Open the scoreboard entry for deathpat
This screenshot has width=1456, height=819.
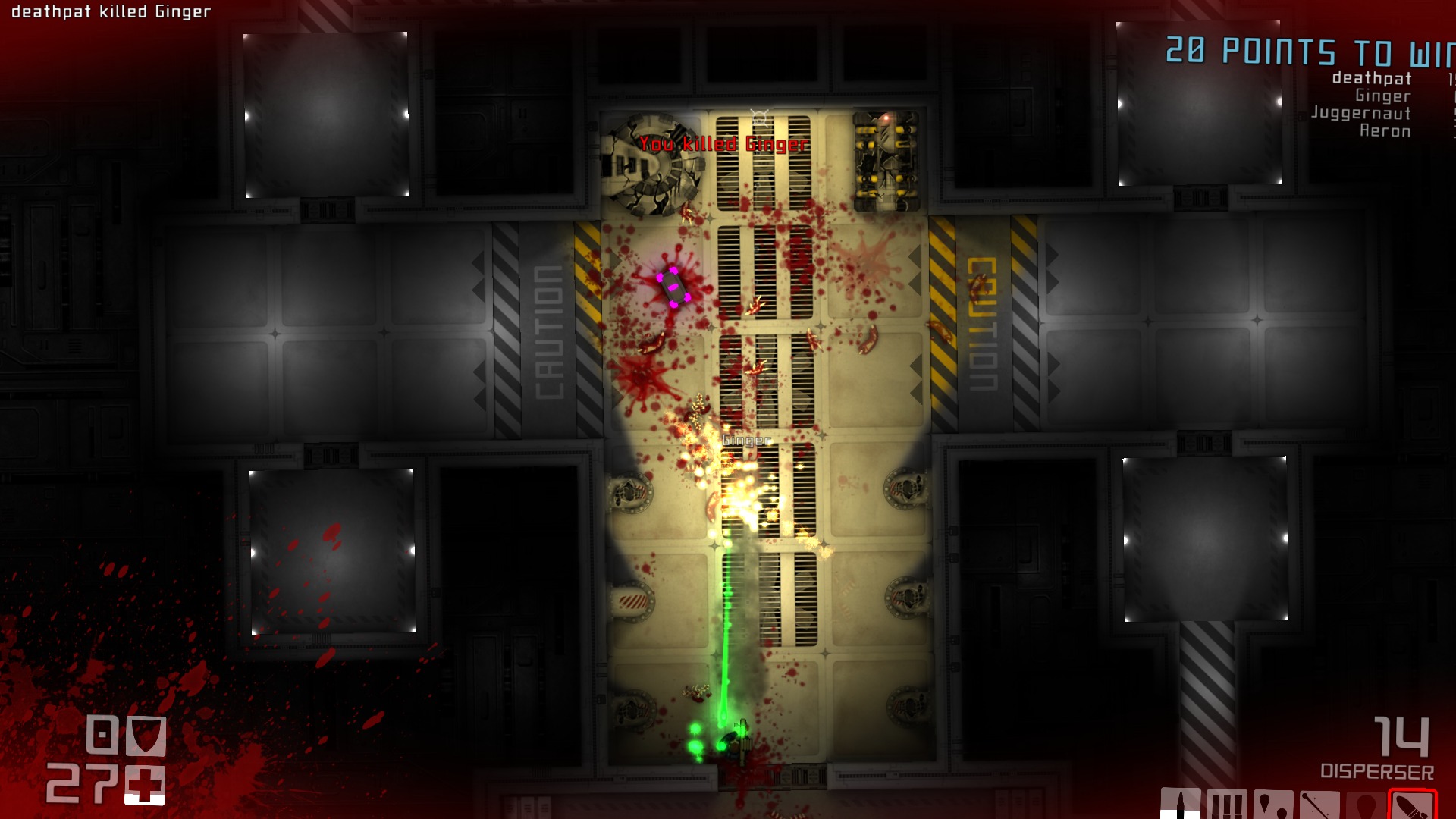click(x=1372, y=78)
